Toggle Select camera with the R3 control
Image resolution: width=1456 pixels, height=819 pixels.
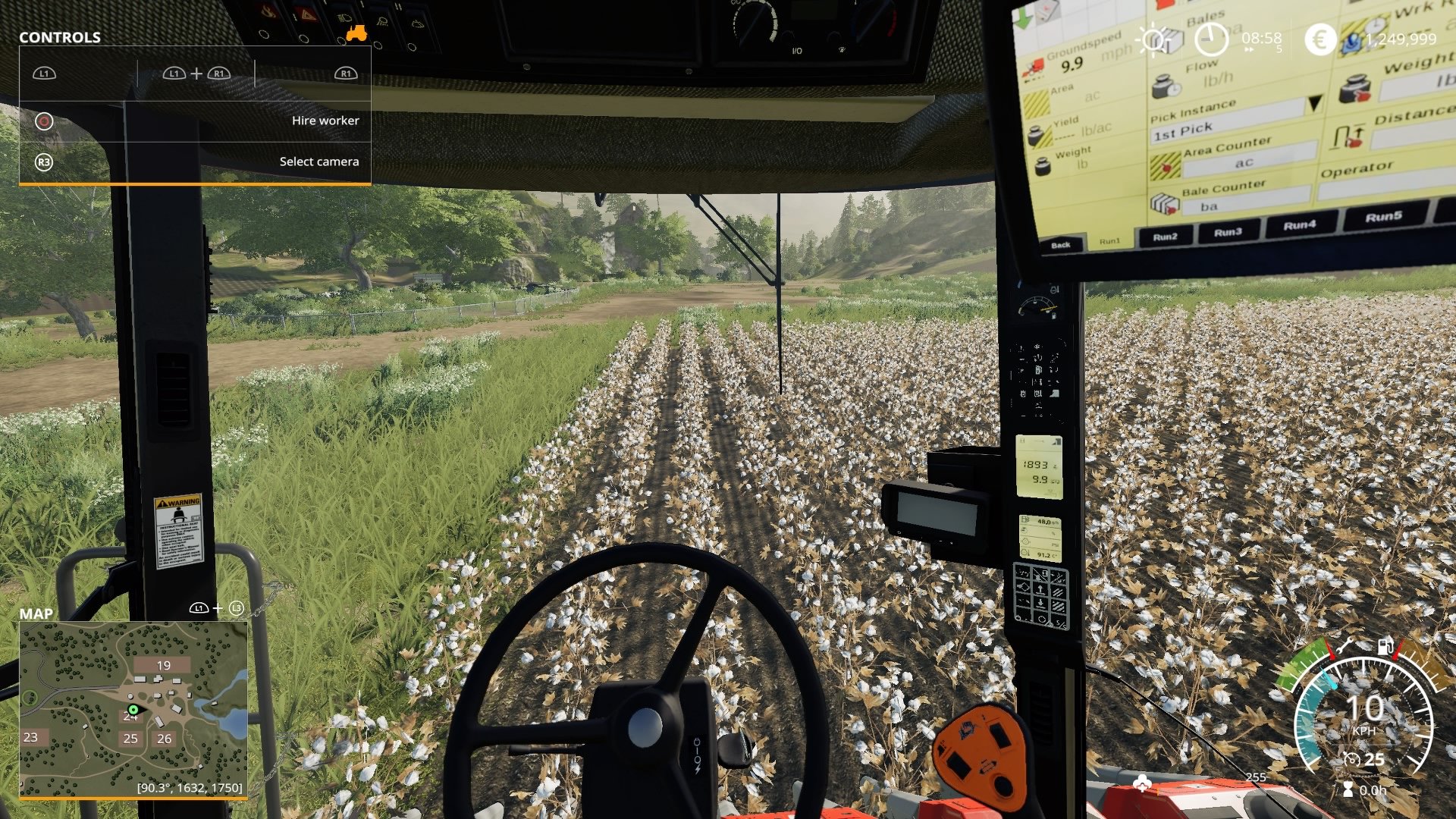point(44,162)
